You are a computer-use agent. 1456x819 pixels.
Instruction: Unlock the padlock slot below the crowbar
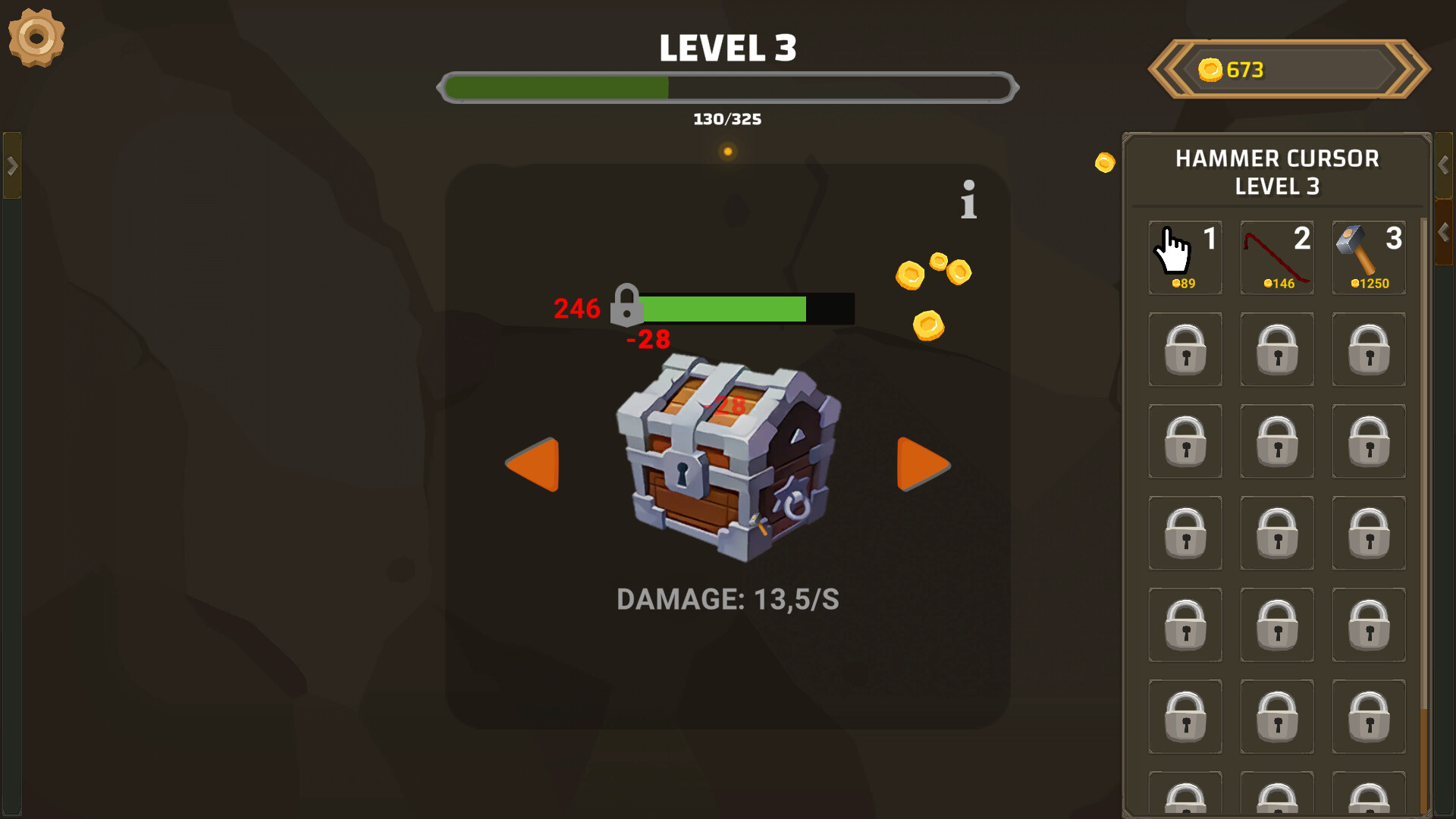pos(1276,349)
